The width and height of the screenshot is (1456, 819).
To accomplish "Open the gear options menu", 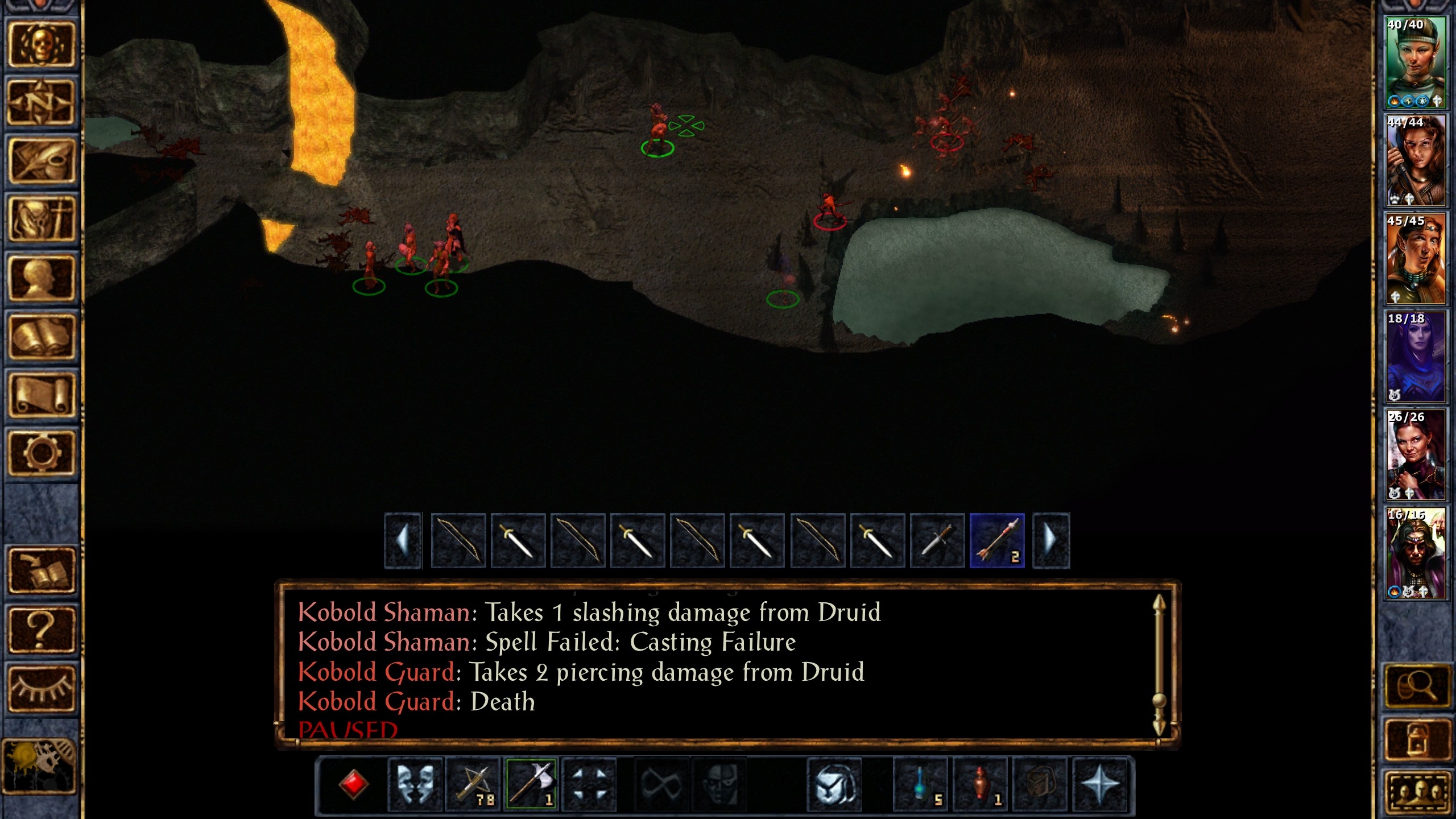I will [x=41, y=453].
